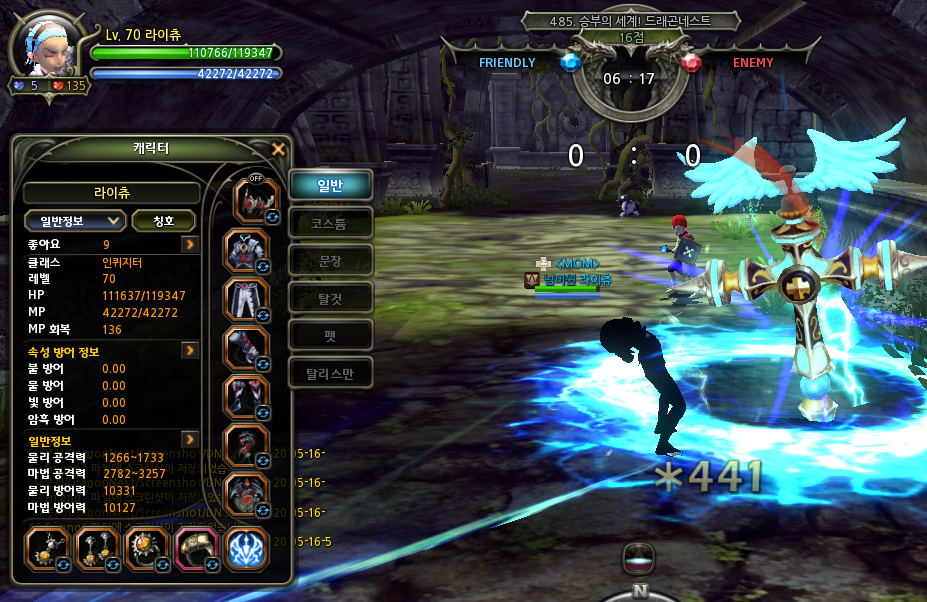Viewport: 927px width, 602px height.
Task: Expand the 좋아요 arrow button
Action: point(189,244)
